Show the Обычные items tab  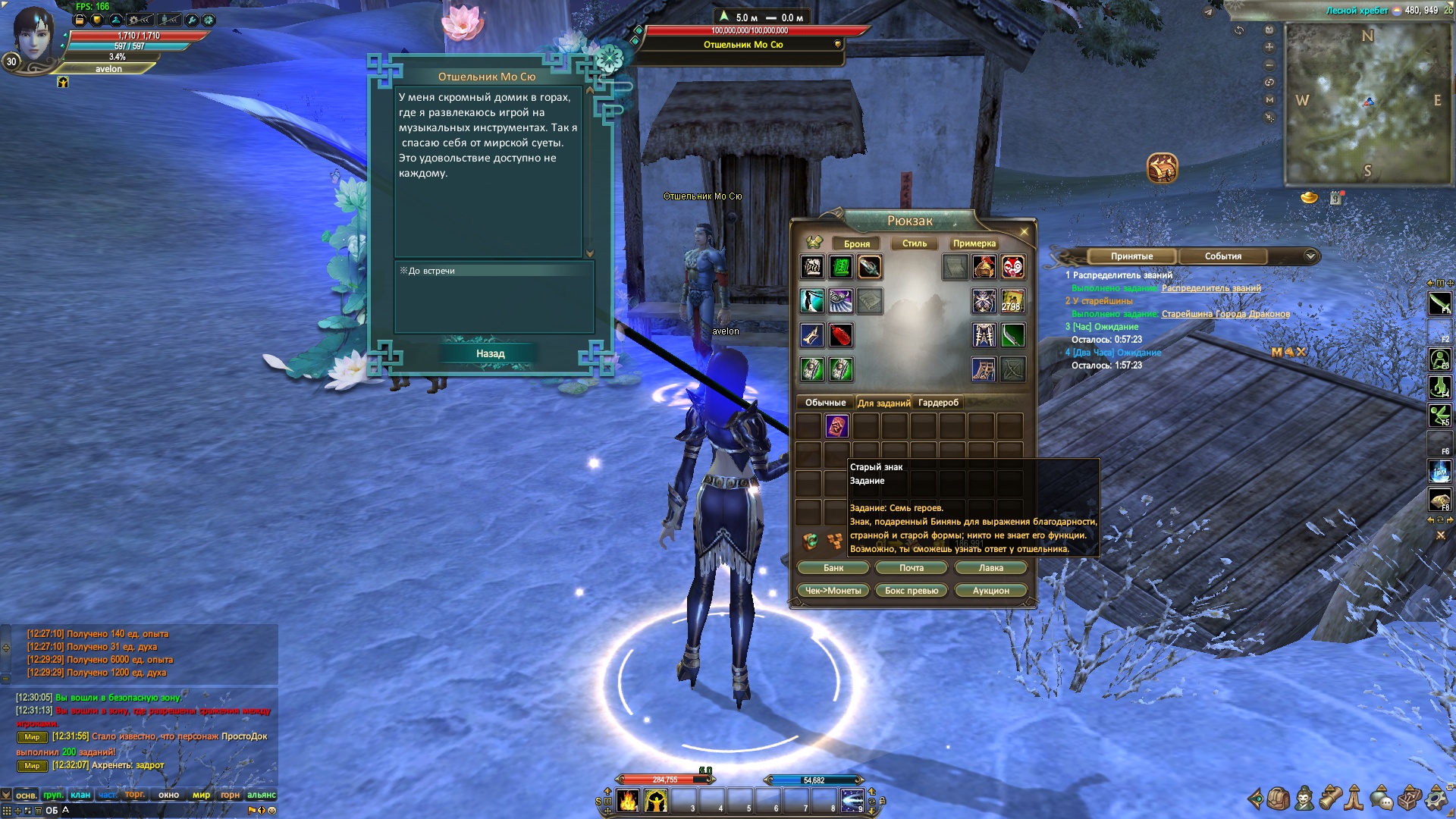[825, 403]
